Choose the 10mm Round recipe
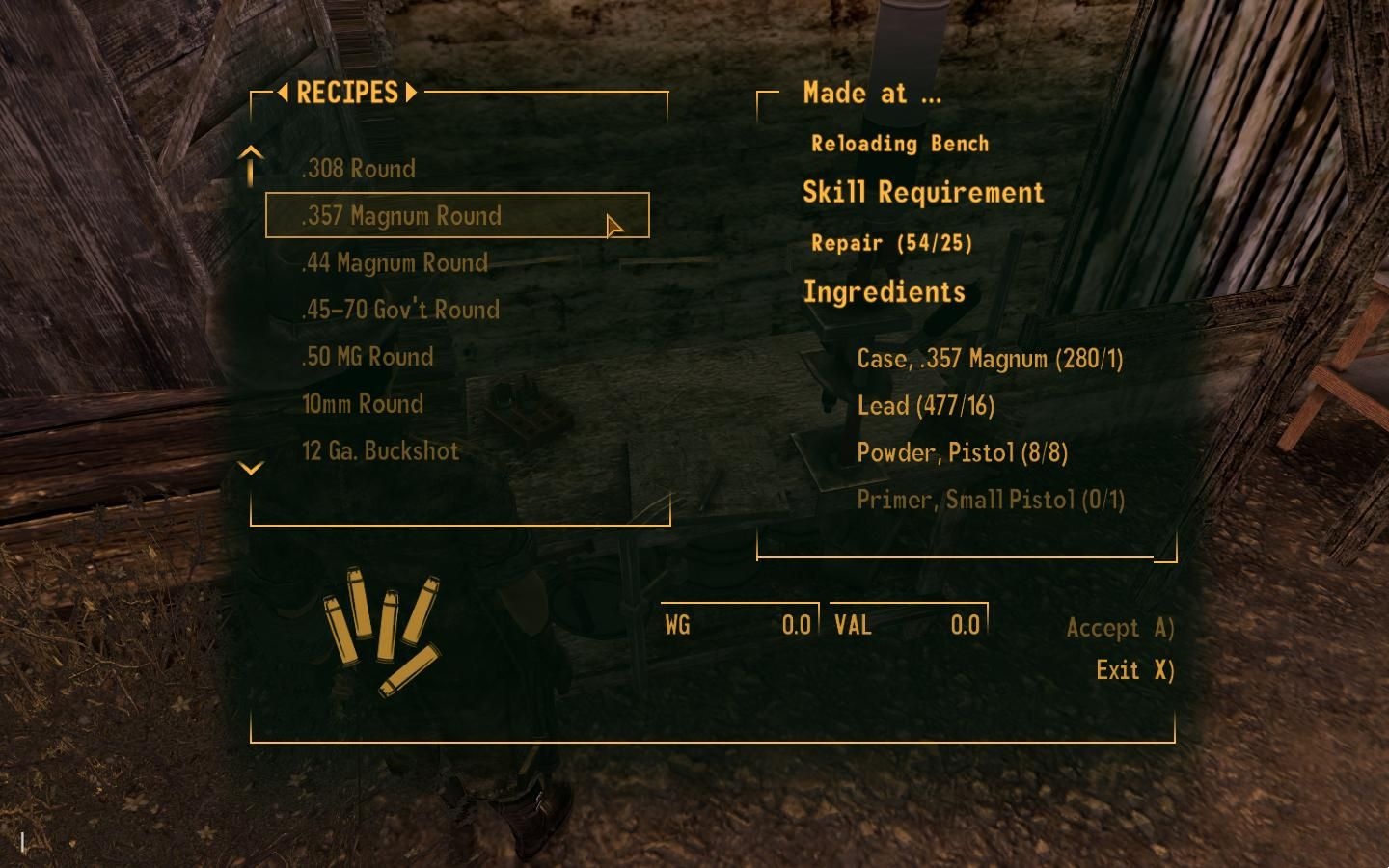The width and height of the screenshot is (1389, 868). [x=363, y=403]
